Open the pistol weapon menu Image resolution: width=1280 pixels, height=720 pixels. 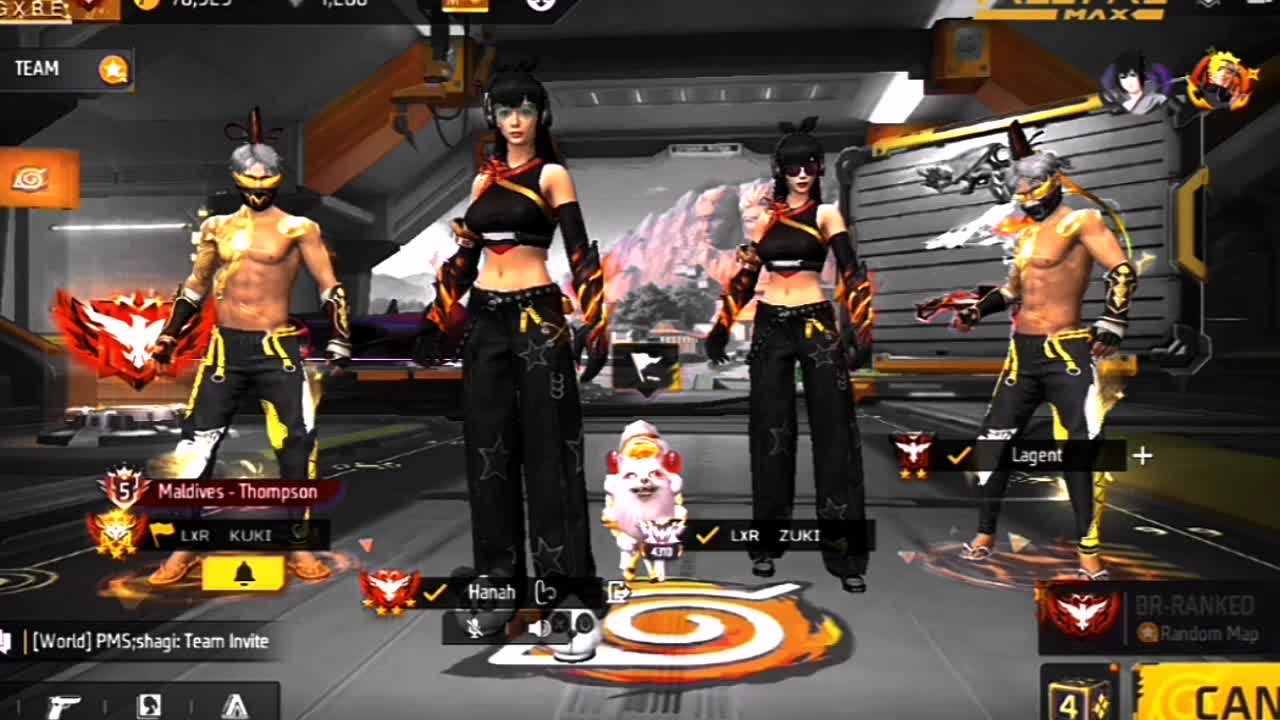64,705
